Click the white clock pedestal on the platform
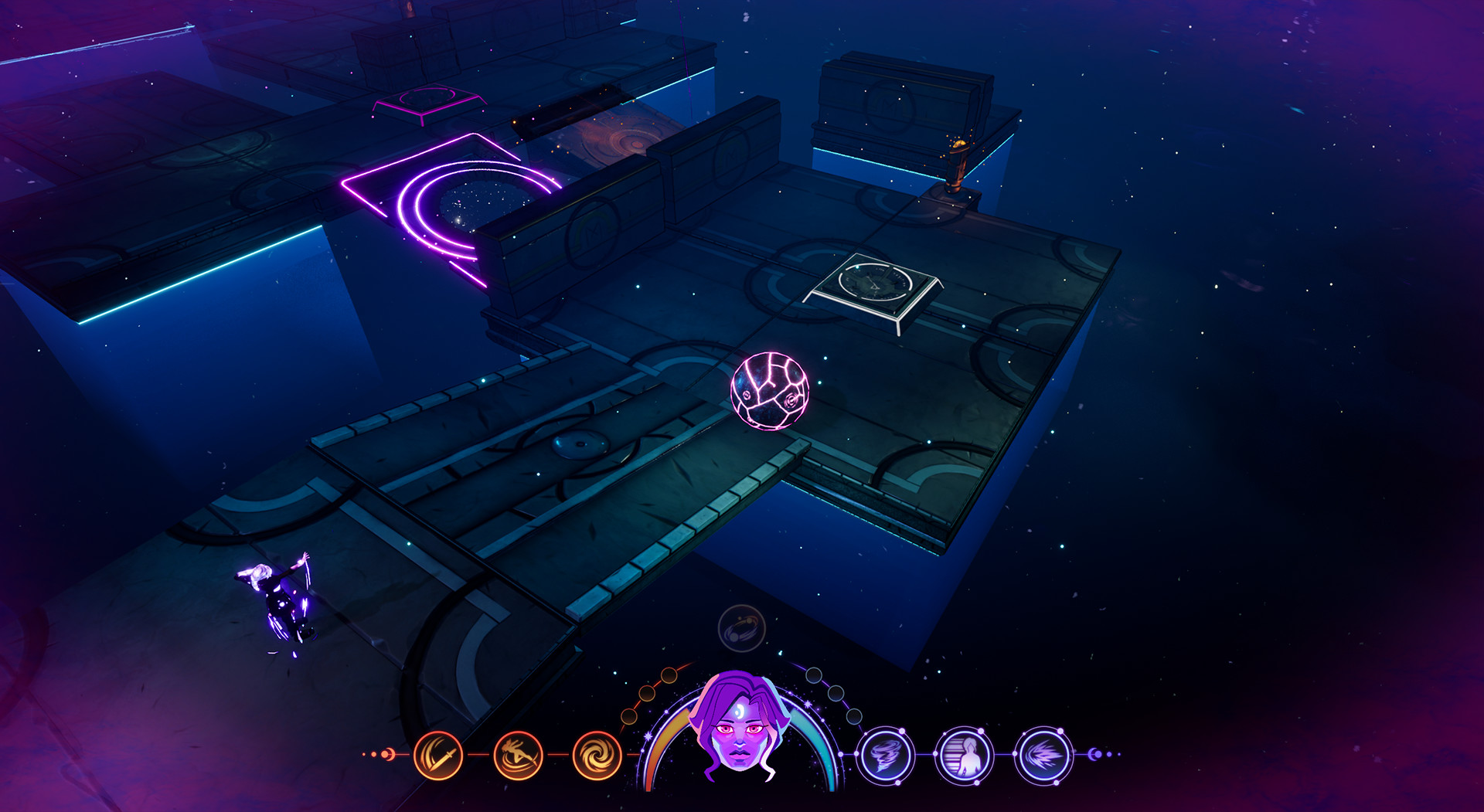The image size is (1484, 812). [x=873, y=282]
